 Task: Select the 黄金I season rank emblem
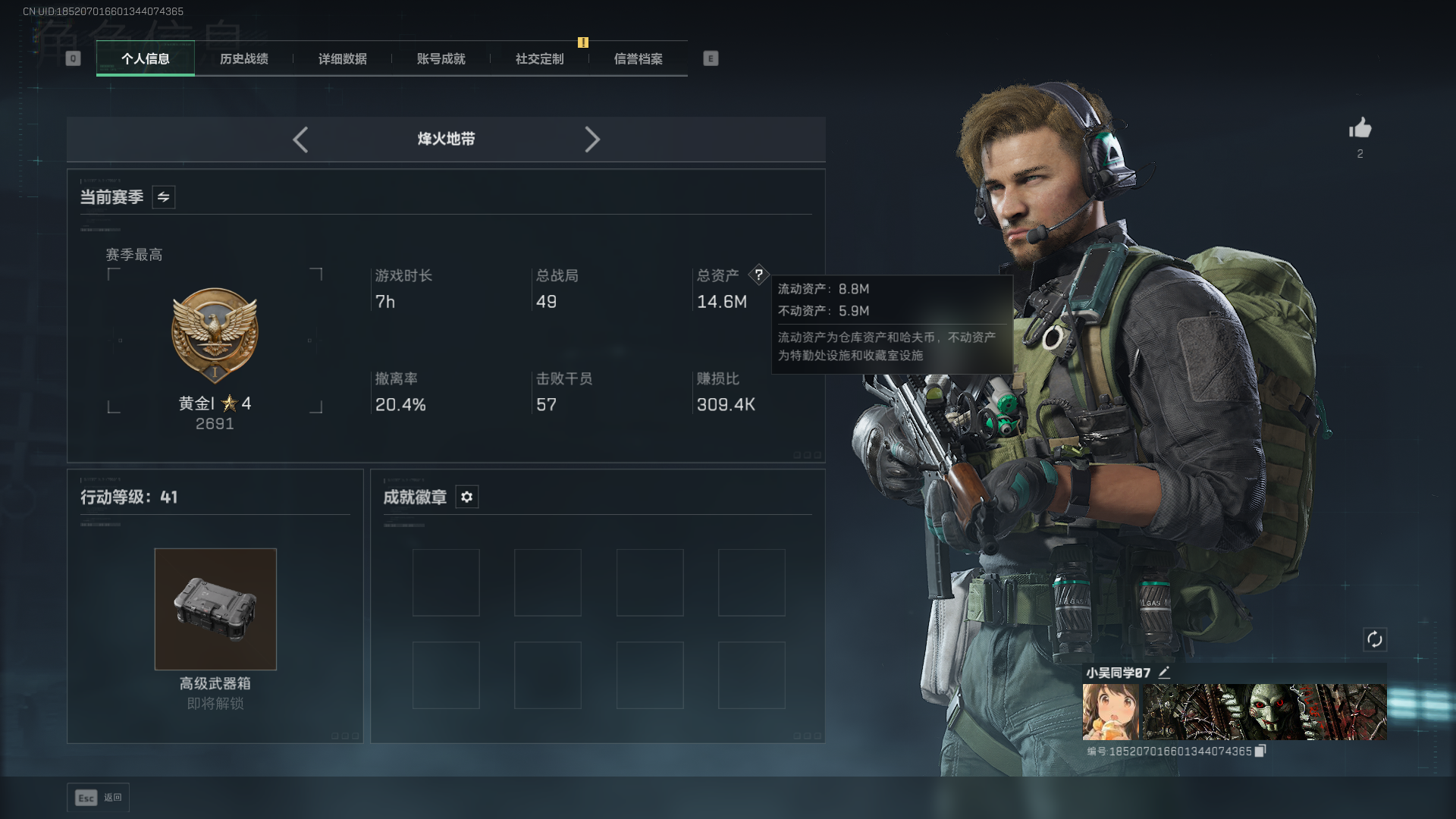[215, 335]
